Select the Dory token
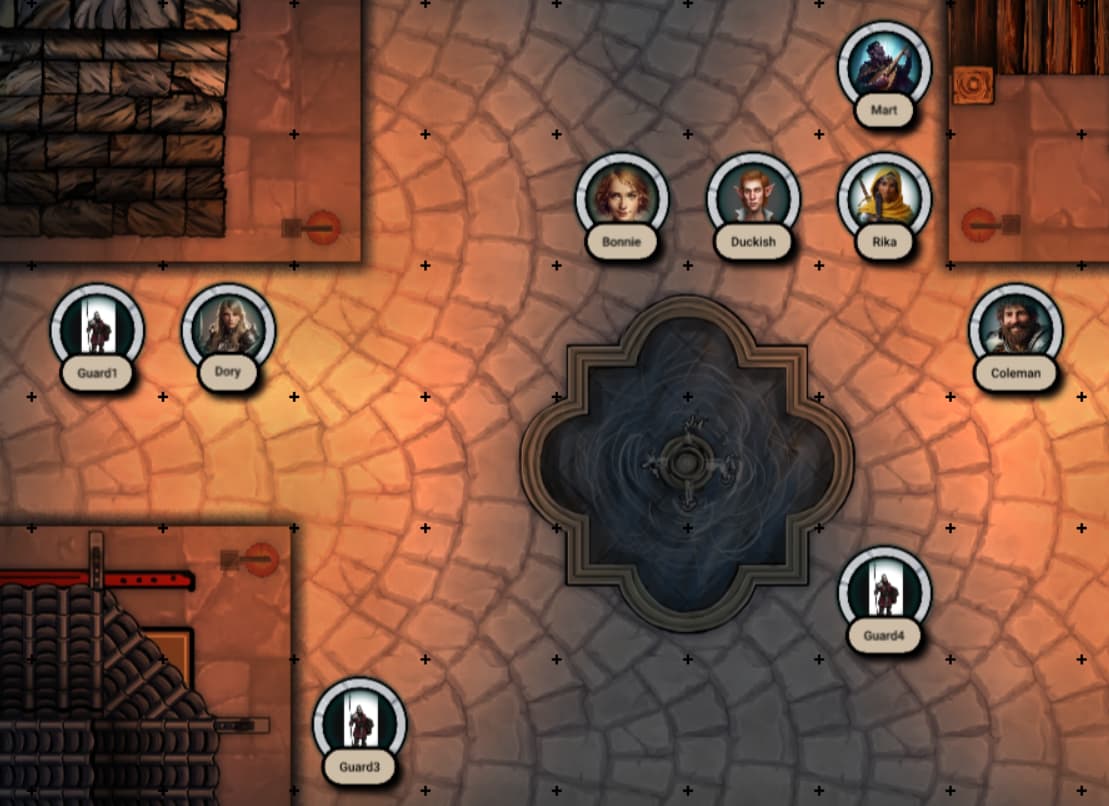The height and width of the screenshot is (806, 1109). click(x=228, y=330)
